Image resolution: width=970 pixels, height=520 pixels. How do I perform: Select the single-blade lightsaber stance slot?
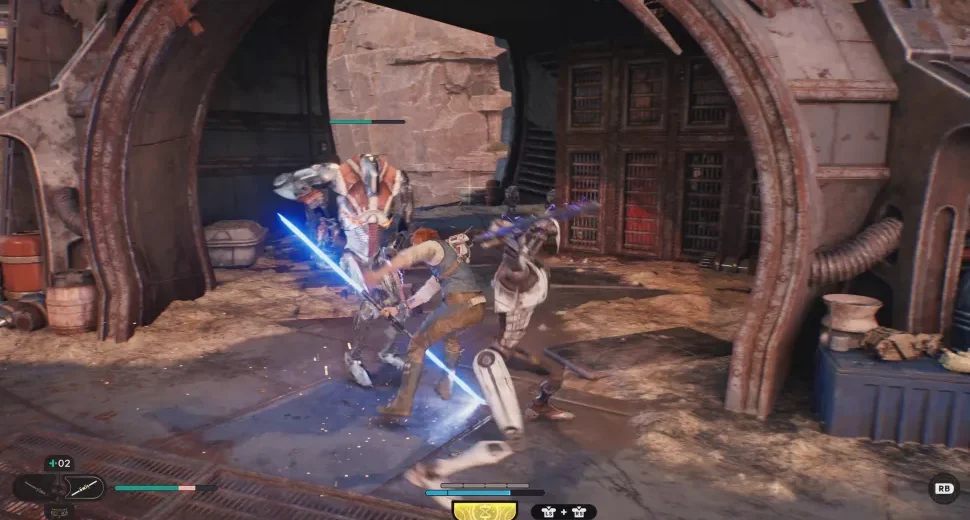click(33, 488)
